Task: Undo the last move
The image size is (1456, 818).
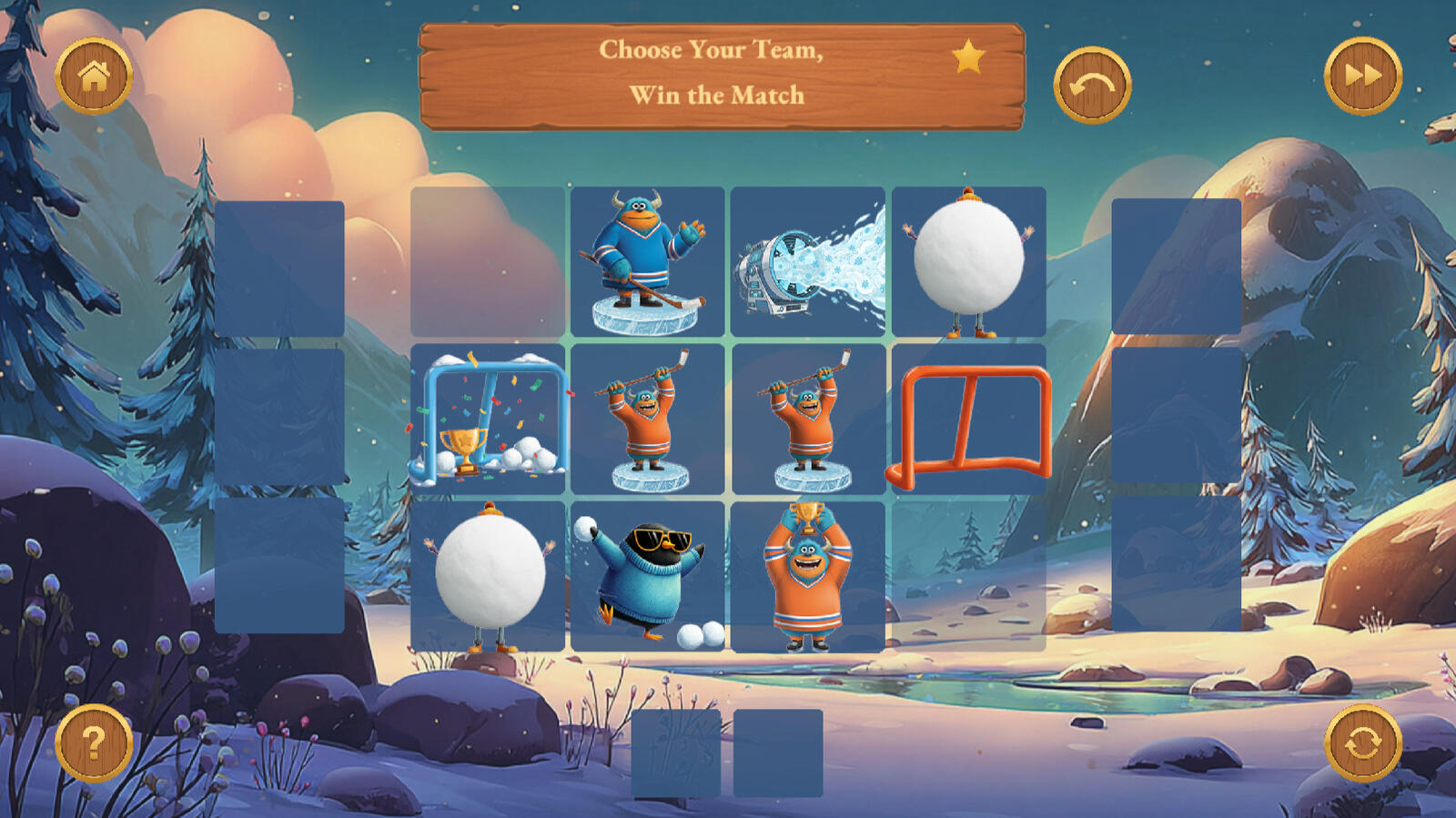Action: pos(1092,86)
